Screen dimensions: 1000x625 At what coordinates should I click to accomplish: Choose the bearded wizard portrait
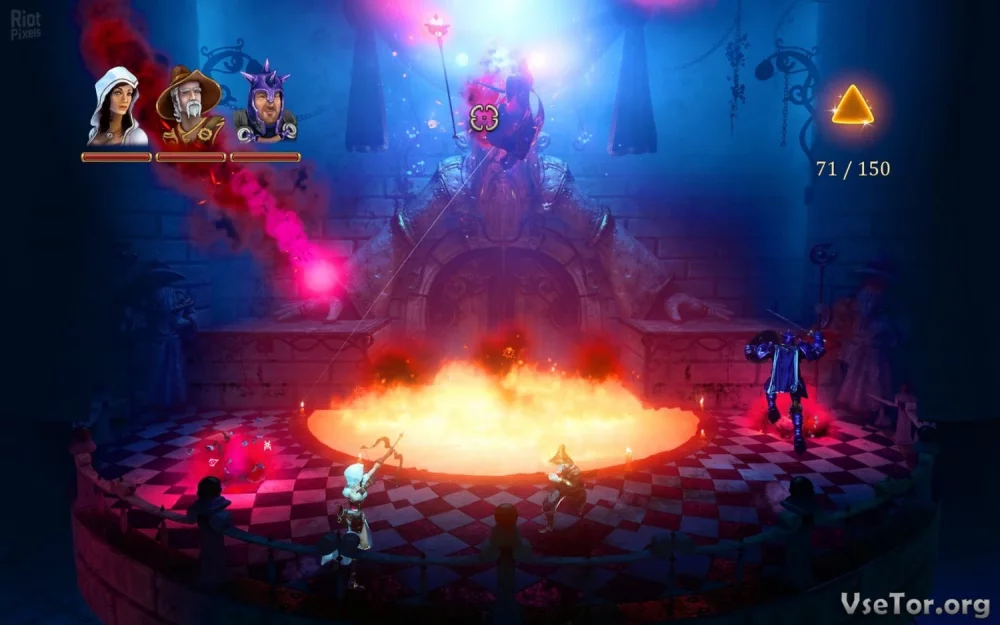point(190,108)
